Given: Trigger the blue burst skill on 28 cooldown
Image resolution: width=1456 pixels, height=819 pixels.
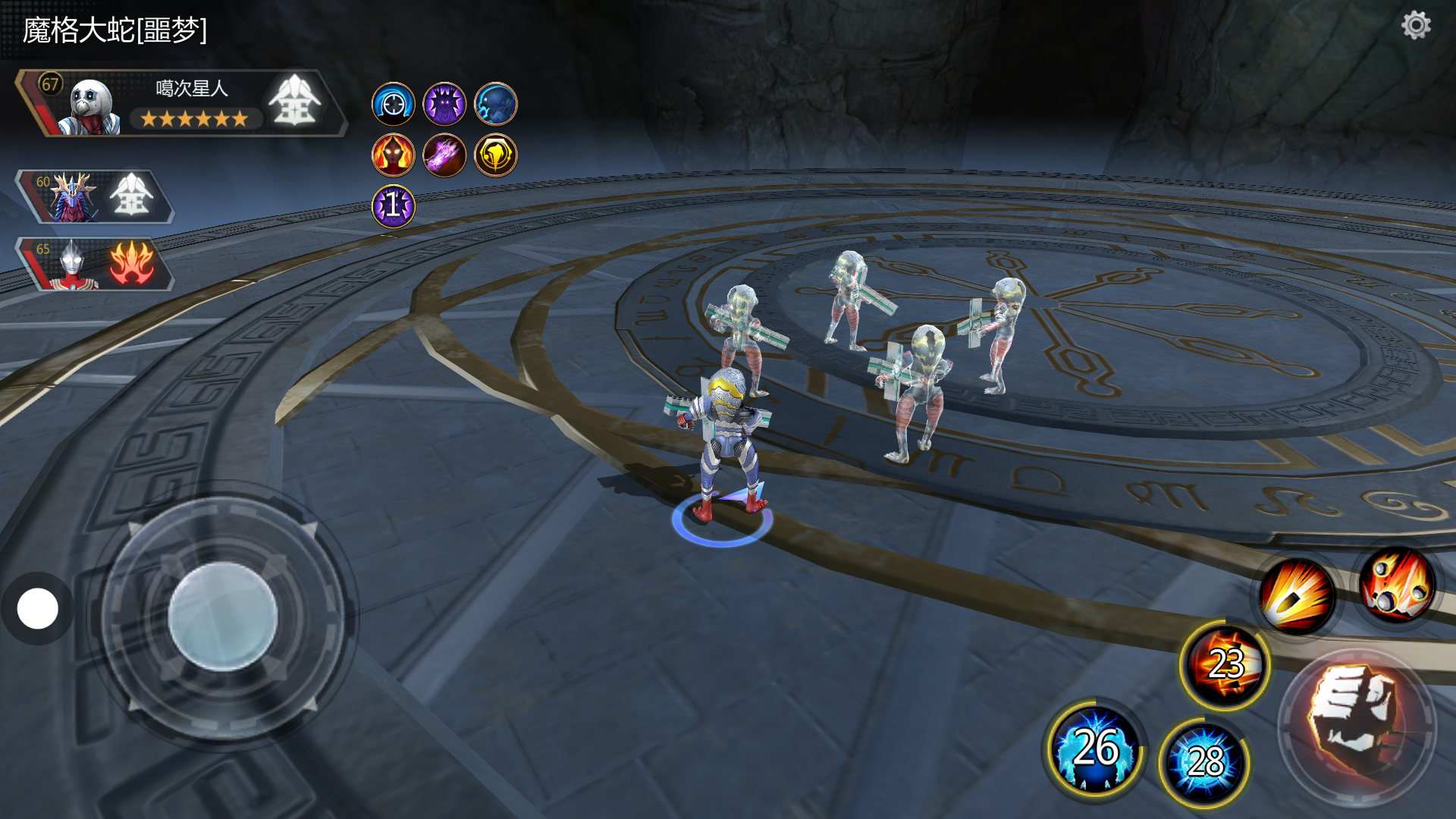Looking at the screenshot, I should pos(1204,761).
